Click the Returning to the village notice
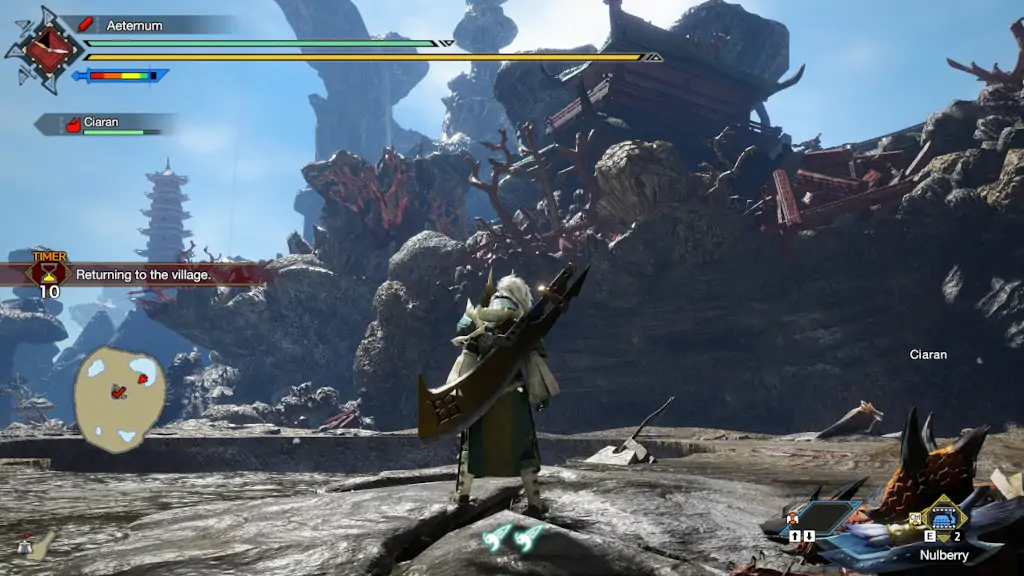 coord(143,274)
